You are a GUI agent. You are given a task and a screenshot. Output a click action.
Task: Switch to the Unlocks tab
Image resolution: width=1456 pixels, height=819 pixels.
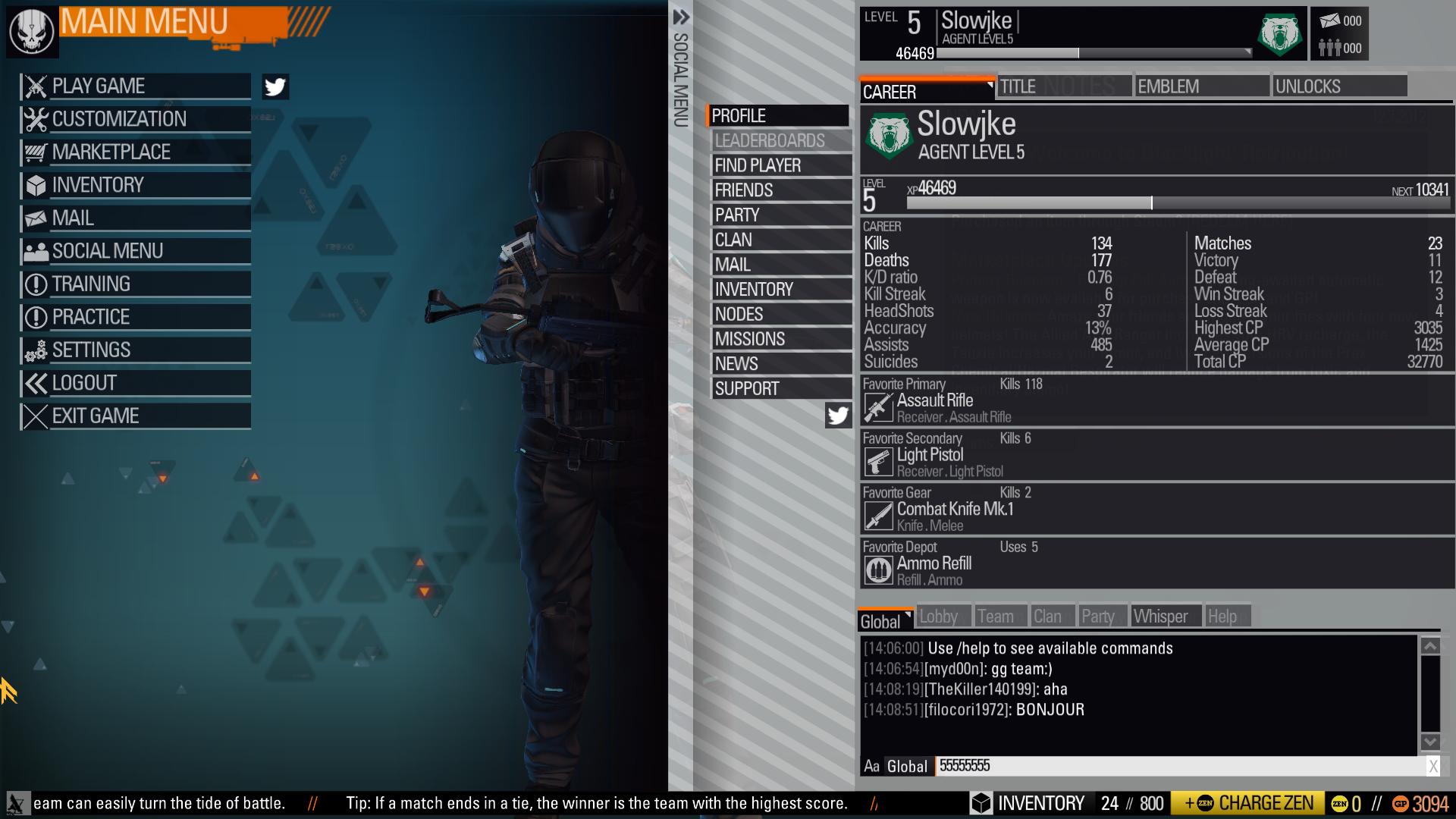(x=1338, y=86)
